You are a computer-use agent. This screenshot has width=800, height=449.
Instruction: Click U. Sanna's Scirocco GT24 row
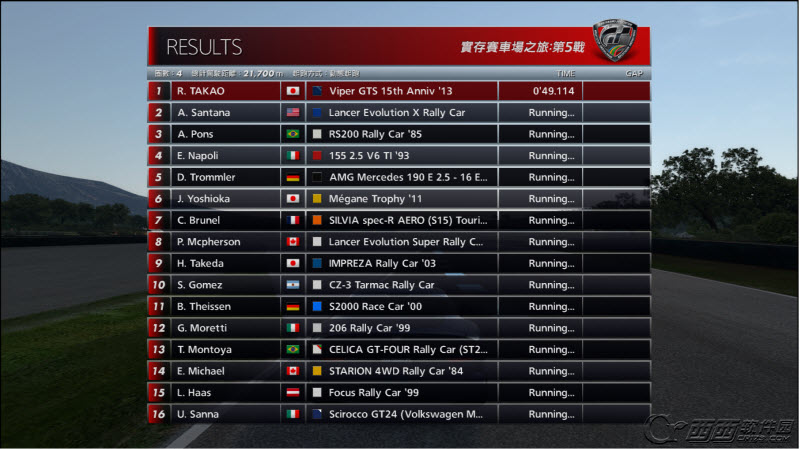pos(398,413)
